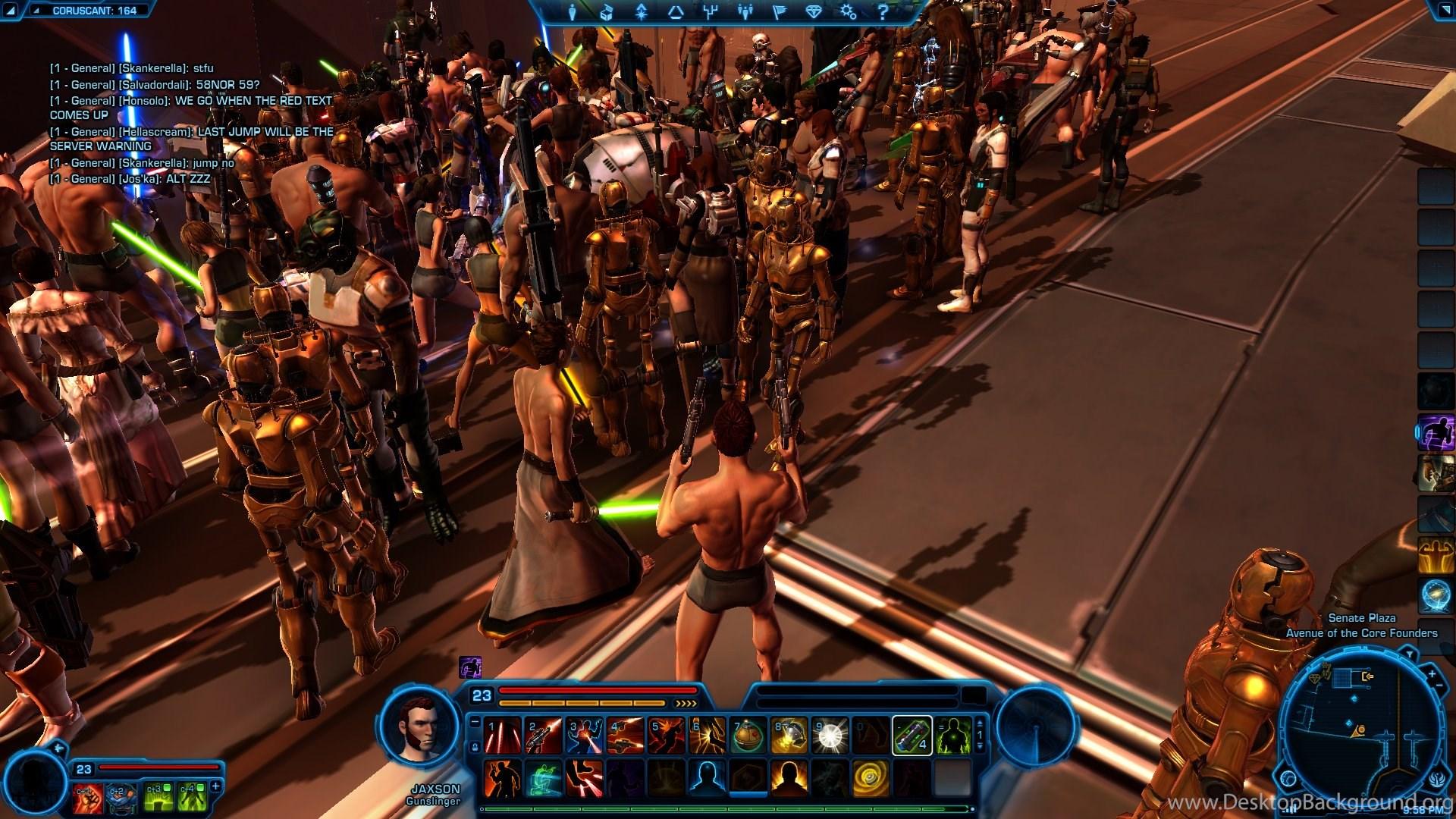Open the inventory crate icon on the top bar
Viewport: 1456px width, 819px height.
click(x=607, y=12)
